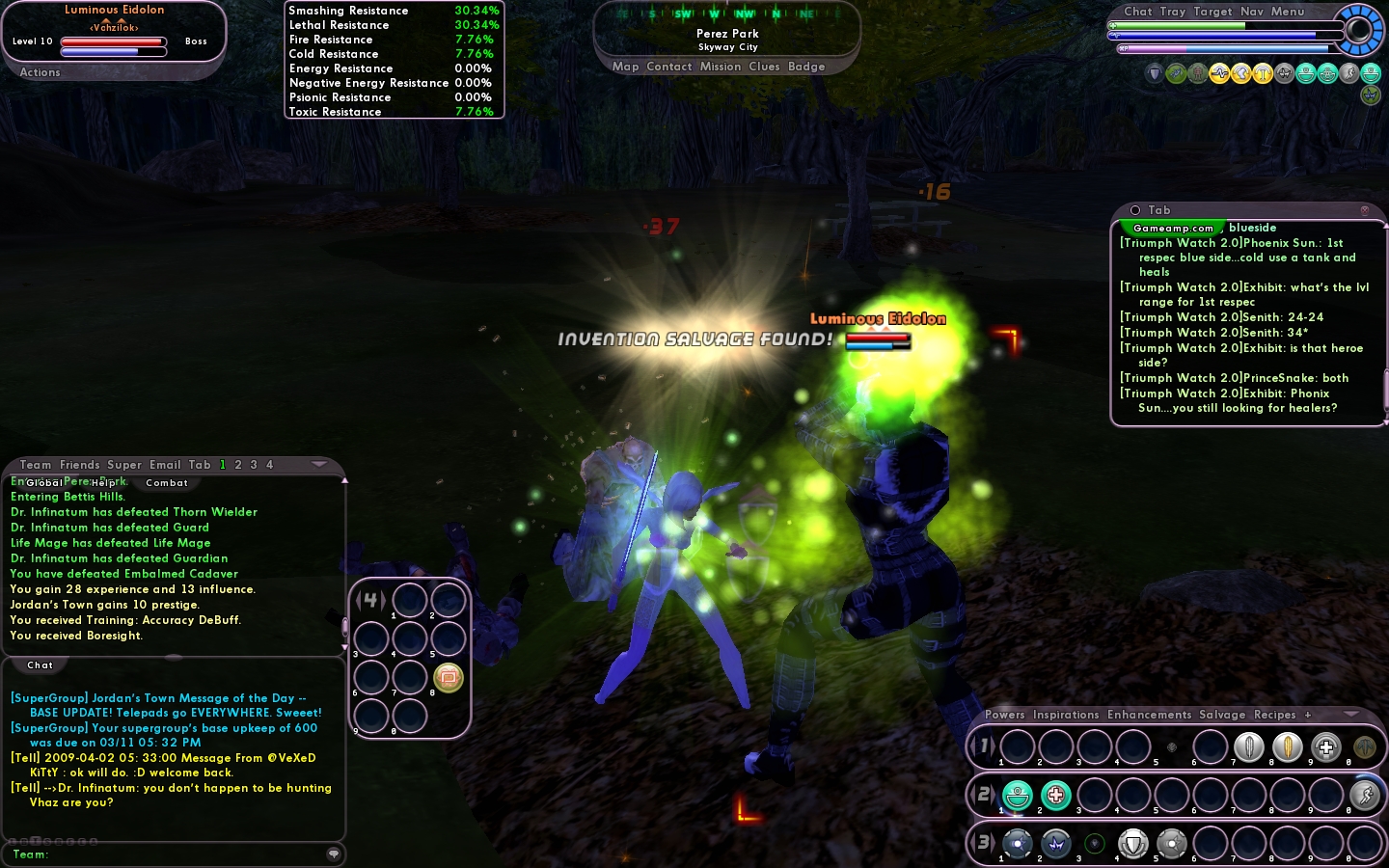Toggle the Nav window from the status bar
This screenshot has height=868, width=1389.
coord(1252,12)
